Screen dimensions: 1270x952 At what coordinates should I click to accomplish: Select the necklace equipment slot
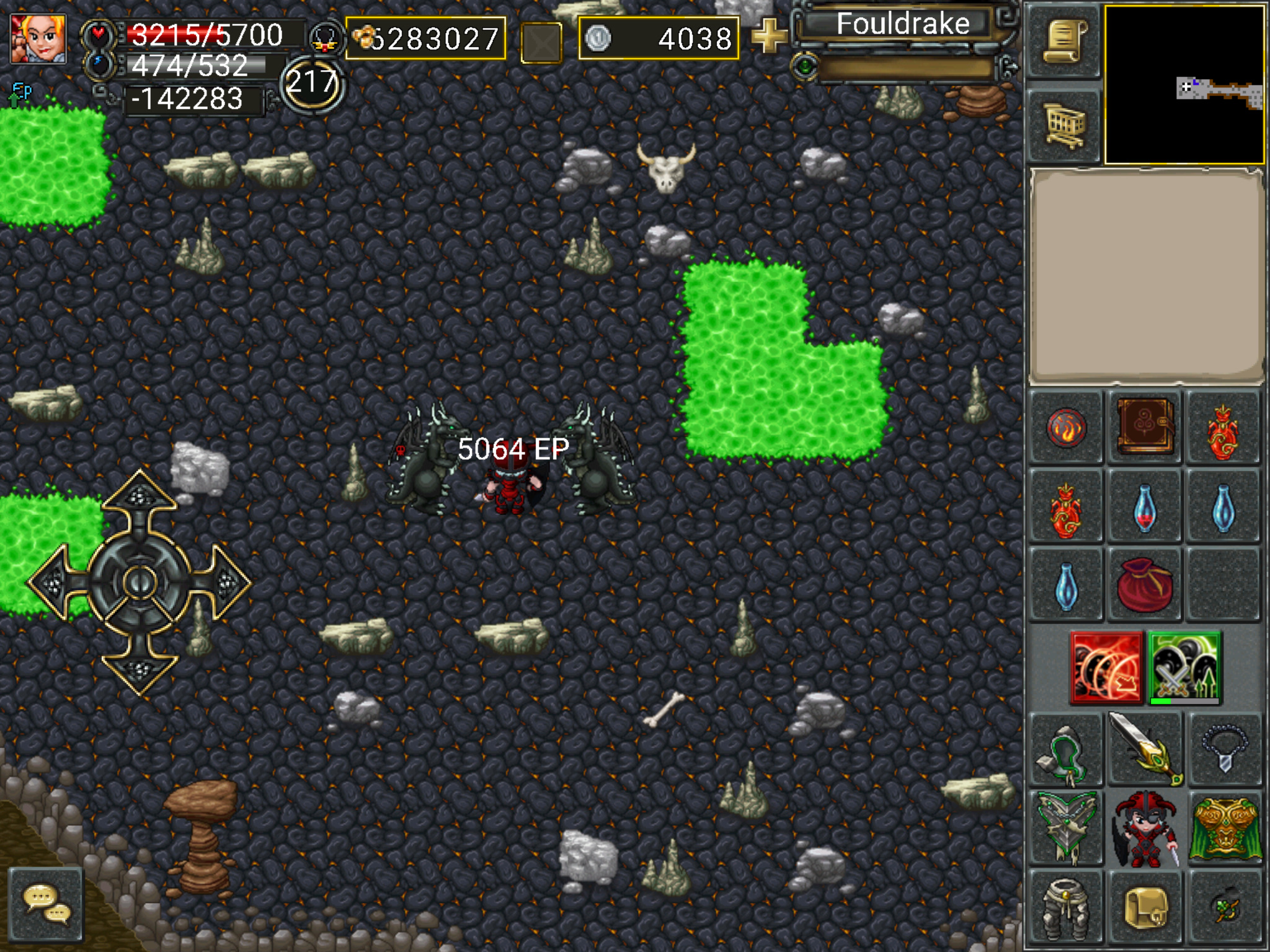coord(1223,748)
